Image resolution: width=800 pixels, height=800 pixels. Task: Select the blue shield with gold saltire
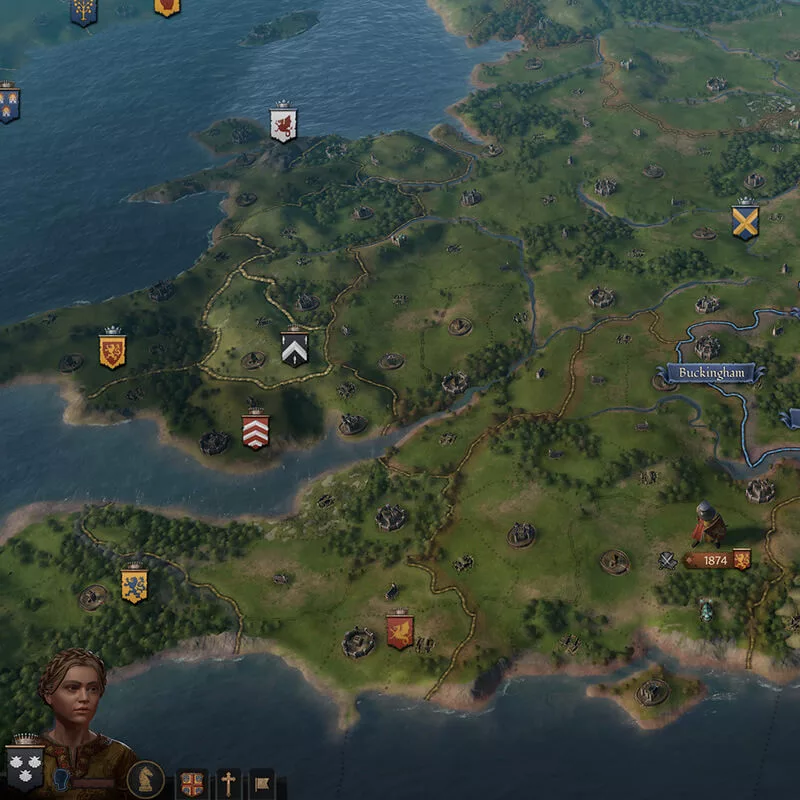coord(744,221)
